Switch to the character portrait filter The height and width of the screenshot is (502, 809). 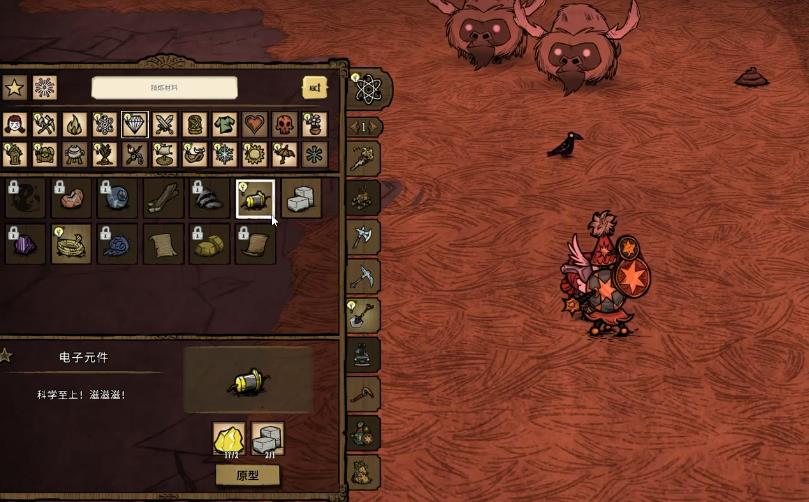[14, 124]
